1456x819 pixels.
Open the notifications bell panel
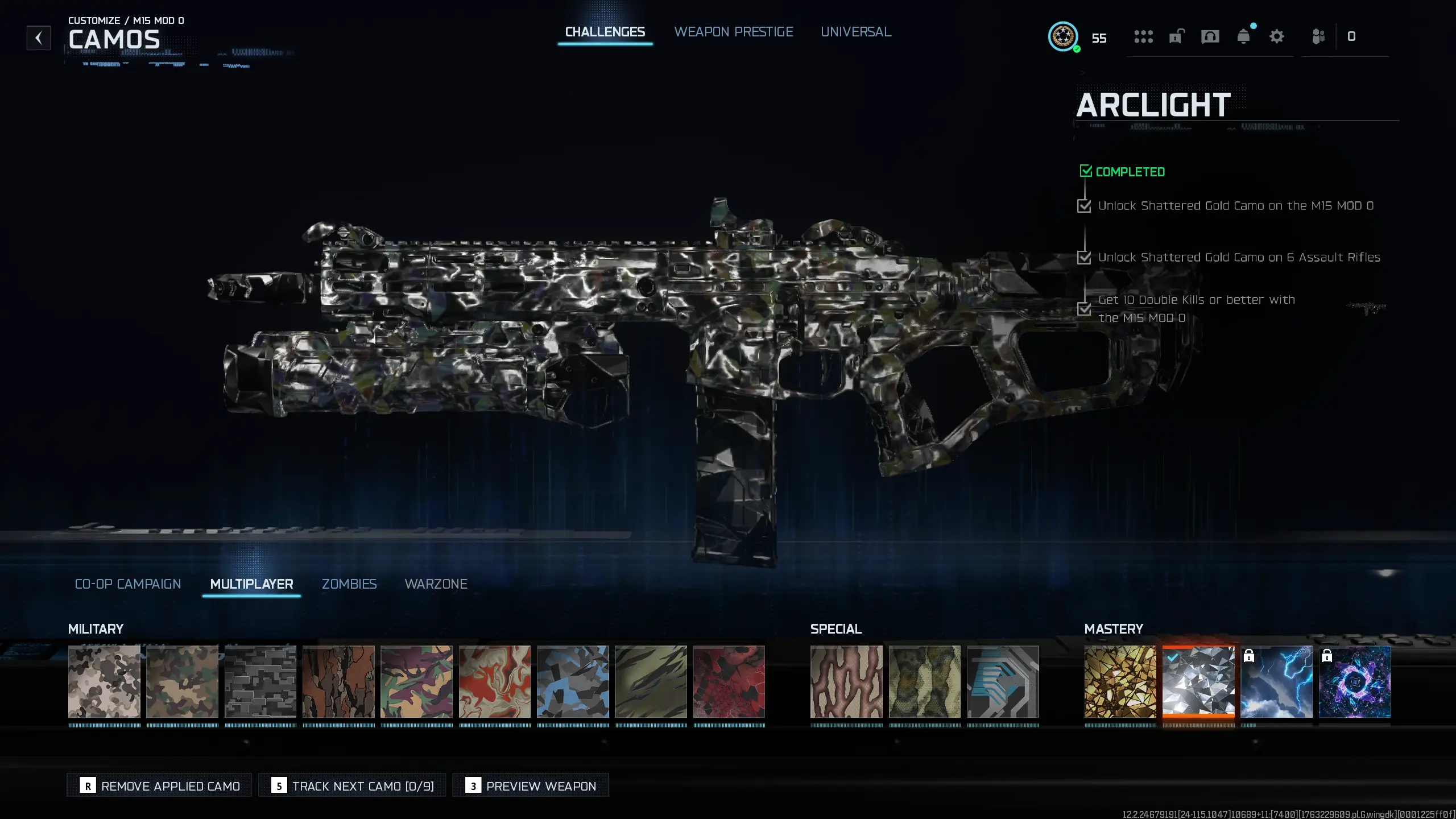[x=1244, y=36]
